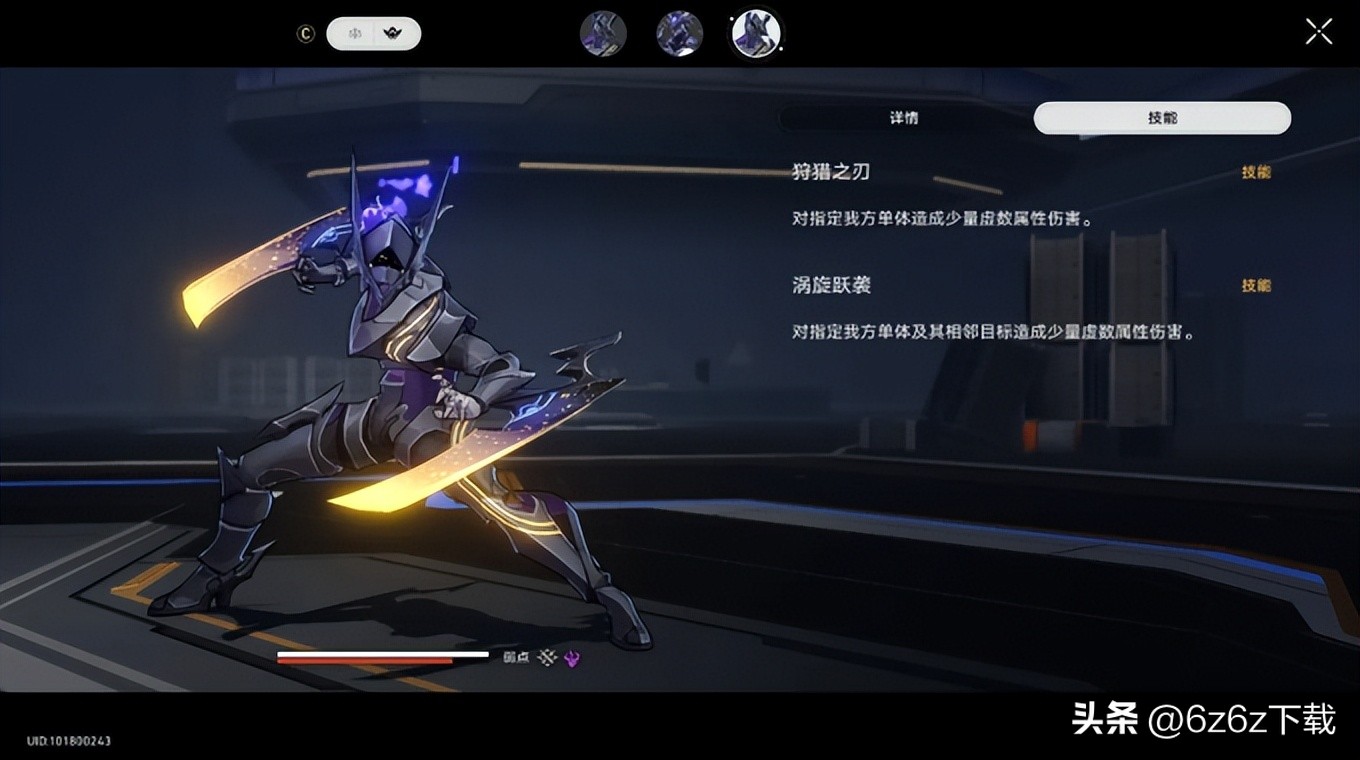Click the wing emblem icon in the top pill
Screen dimensions: 1360x760
pyautogui.click(x=393, y=33)
